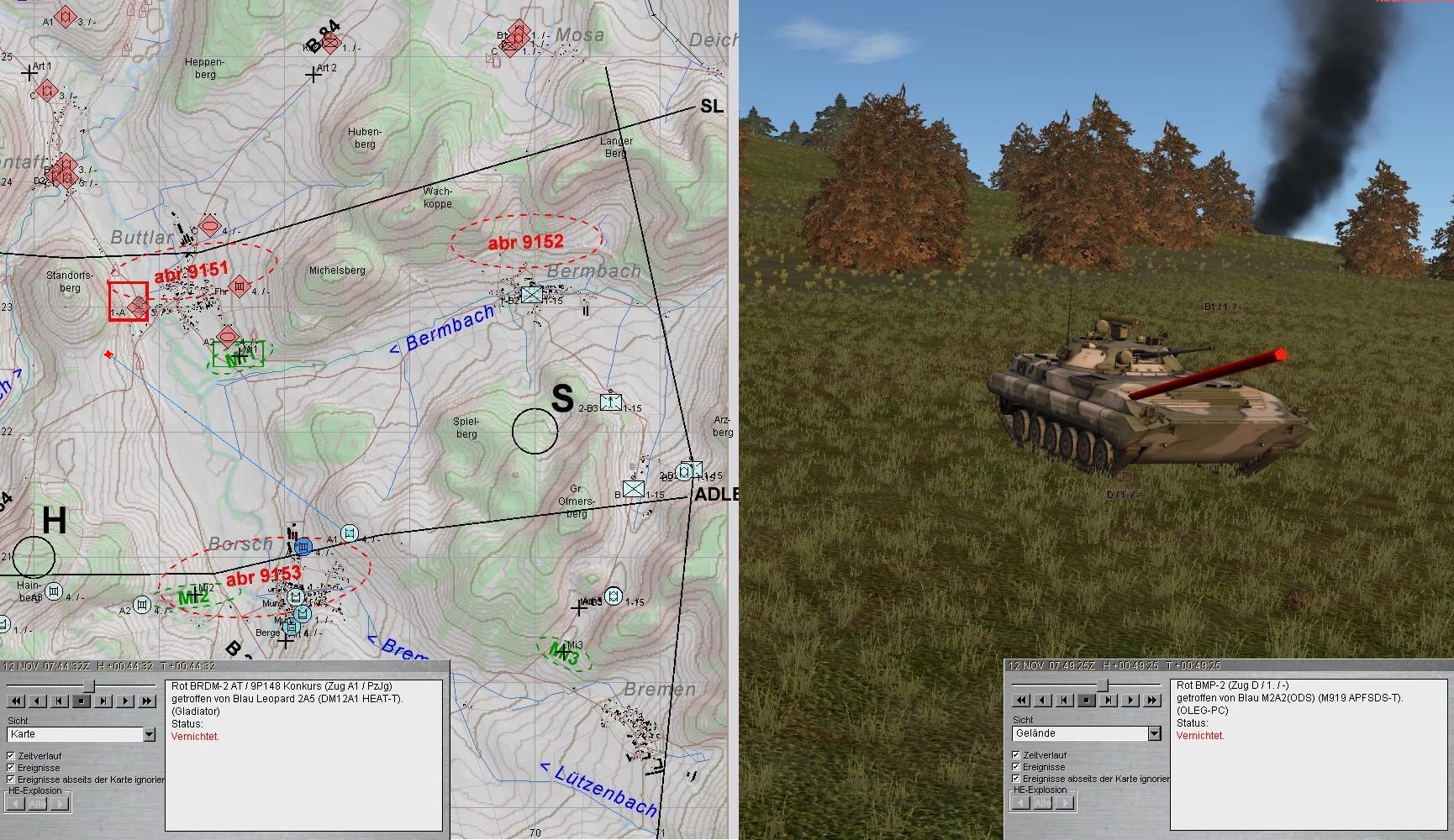Image resolution: width=1454 pixels, height=840 pixels.
Task: Rewind the replay in the Karte panel
Action: (16, 701)
